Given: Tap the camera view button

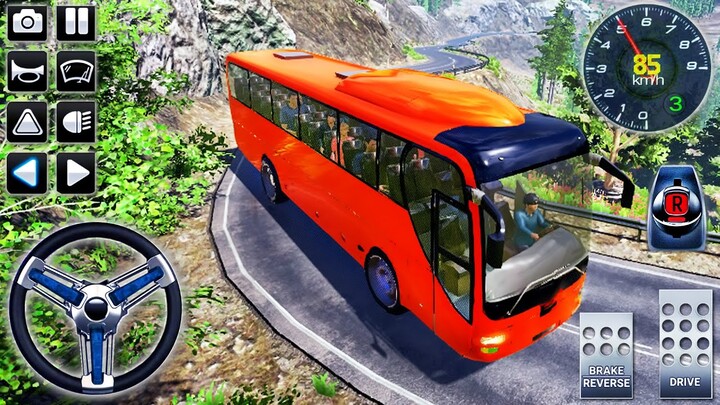Looking at the screenshot, I should point(27,23).
